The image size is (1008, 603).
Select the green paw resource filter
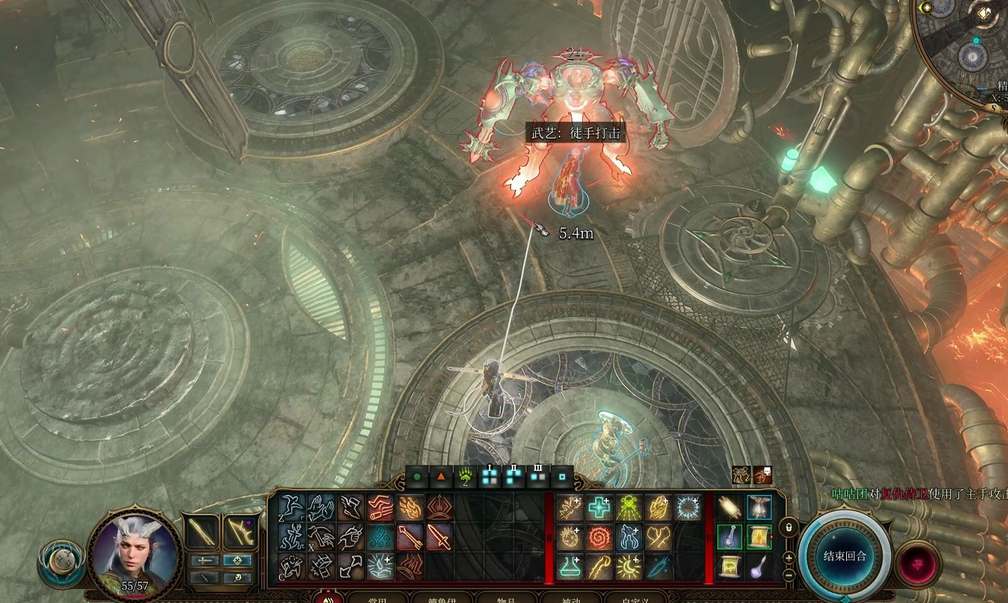click(465, 477)
